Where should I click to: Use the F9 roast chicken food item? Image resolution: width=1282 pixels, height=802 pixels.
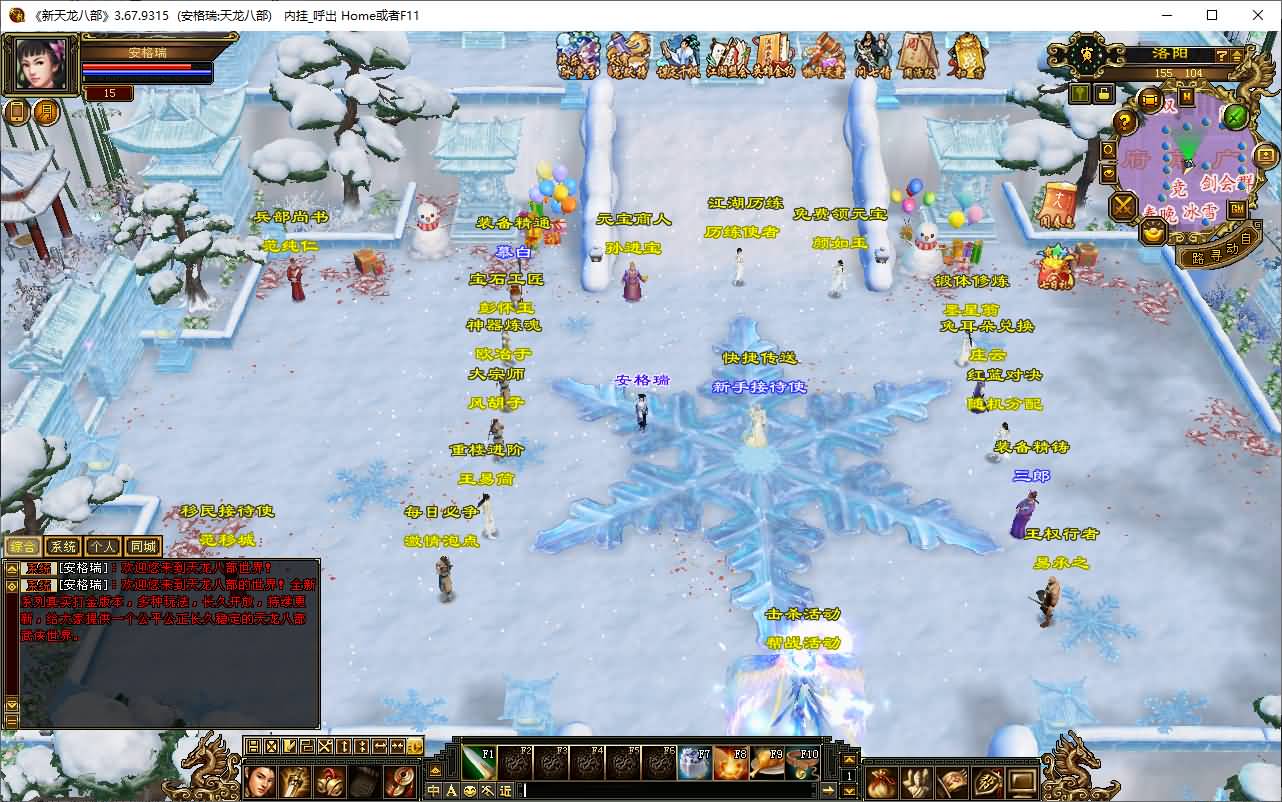pyautogui.click(x=766, y=763)
